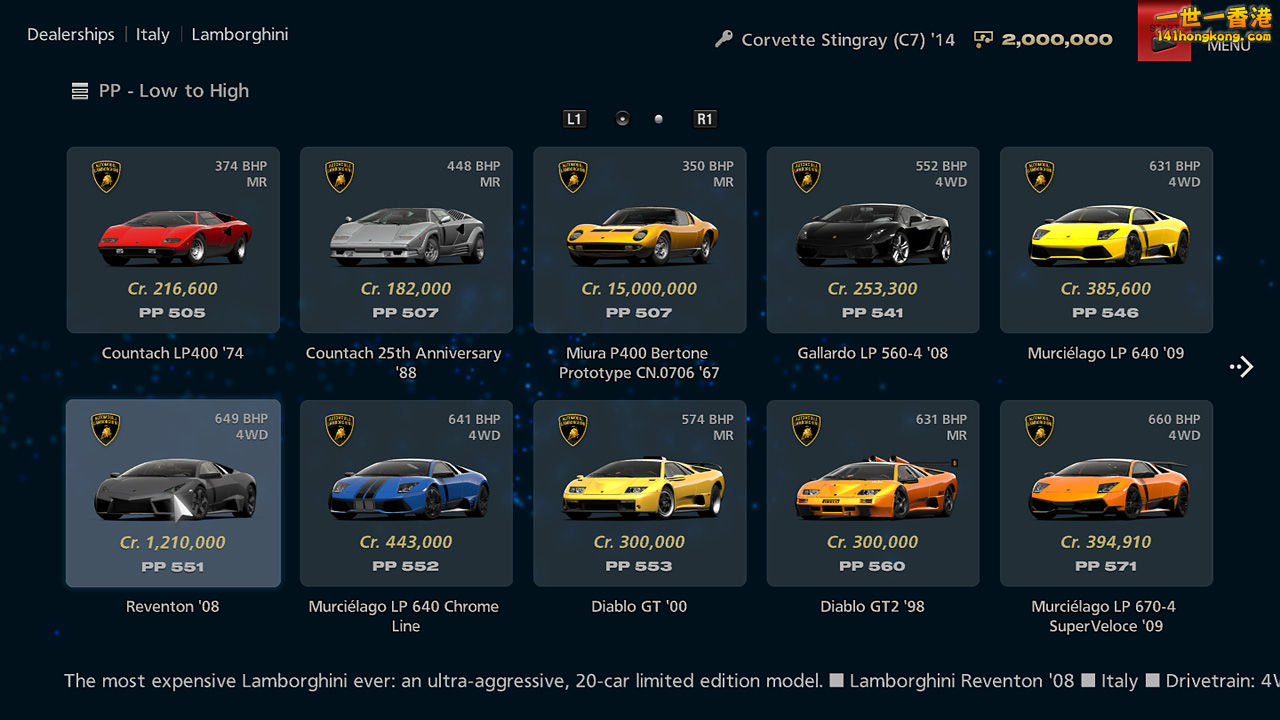The width and height of the screenshot is (1280, 720).
Task: Click the sort list icon before PP - Low to High
Action: click(x=79, y=90)
